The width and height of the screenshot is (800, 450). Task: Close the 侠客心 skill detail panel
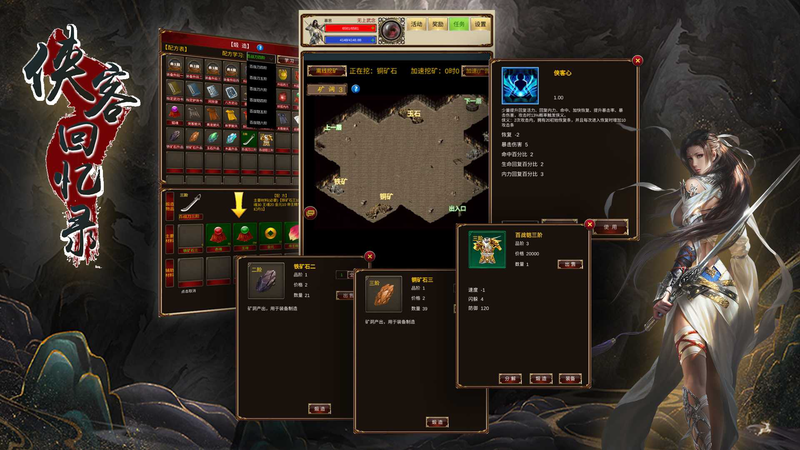click(x=638, y=60)
